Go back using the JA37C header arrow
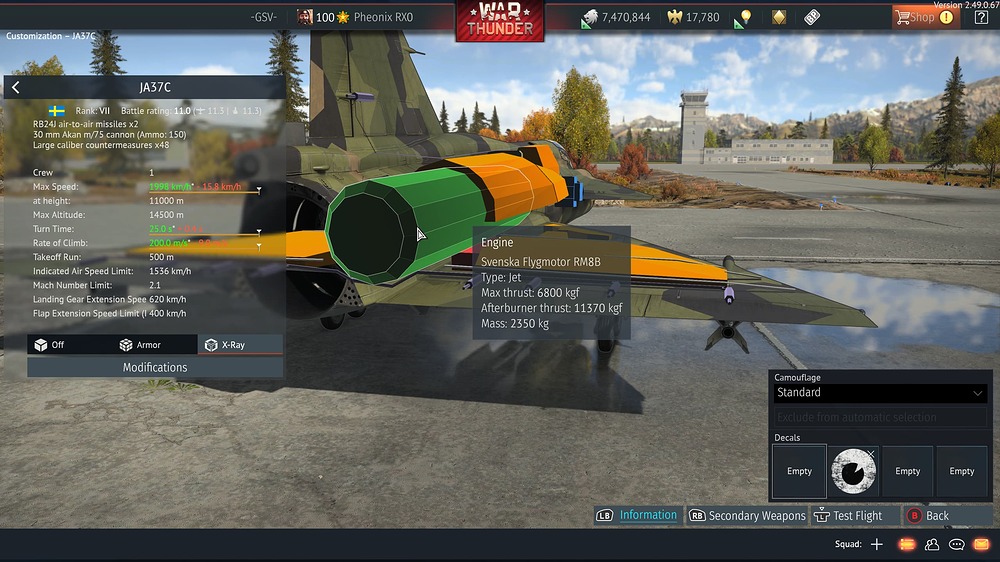Screen dimensions: 1000x562 (x=16, y=88)
